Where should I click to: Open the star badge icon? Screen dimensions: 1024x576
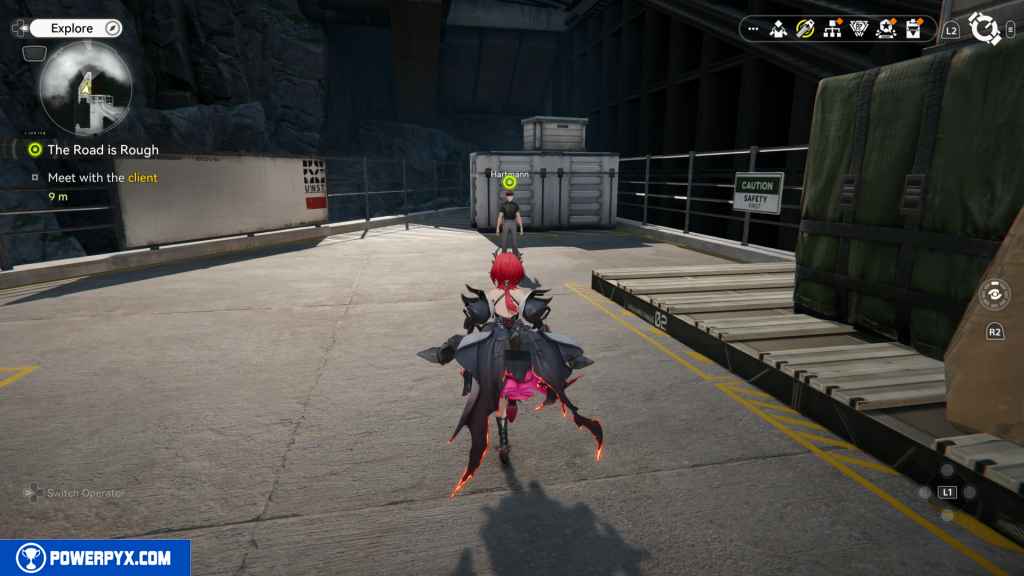point(885,29)
